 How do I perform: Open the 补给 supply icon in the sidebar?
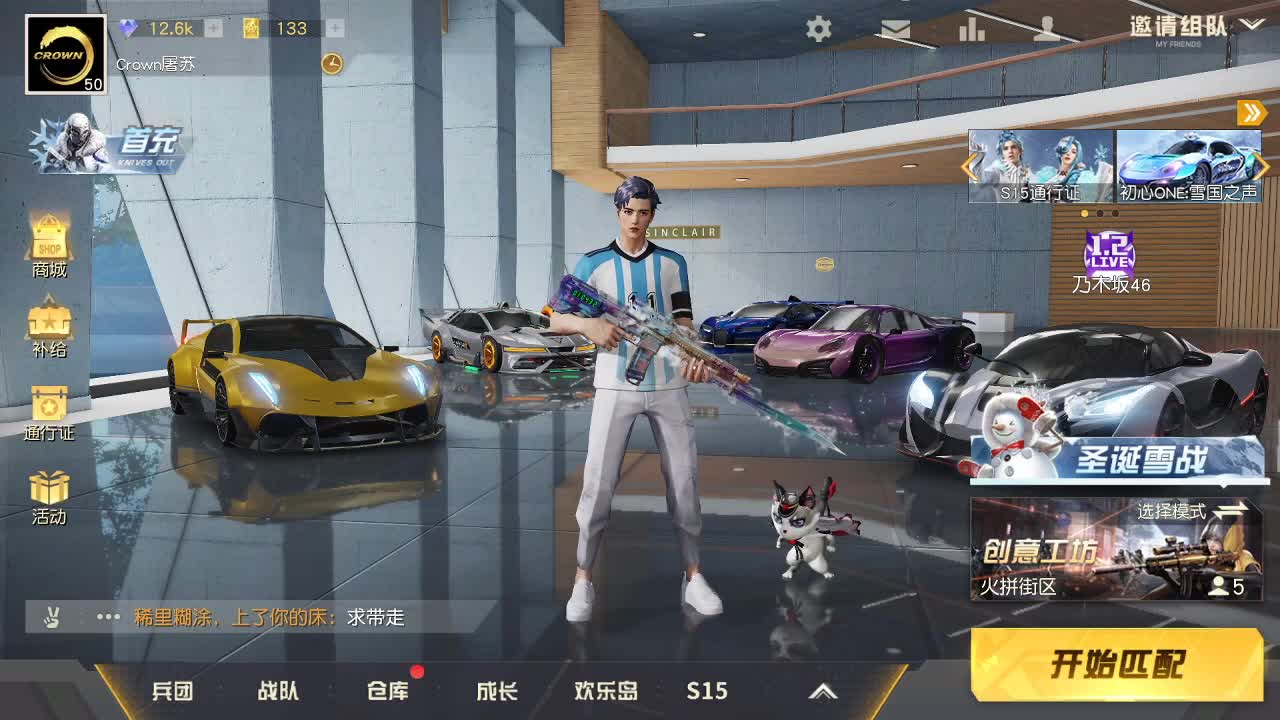tap(47, 330)
